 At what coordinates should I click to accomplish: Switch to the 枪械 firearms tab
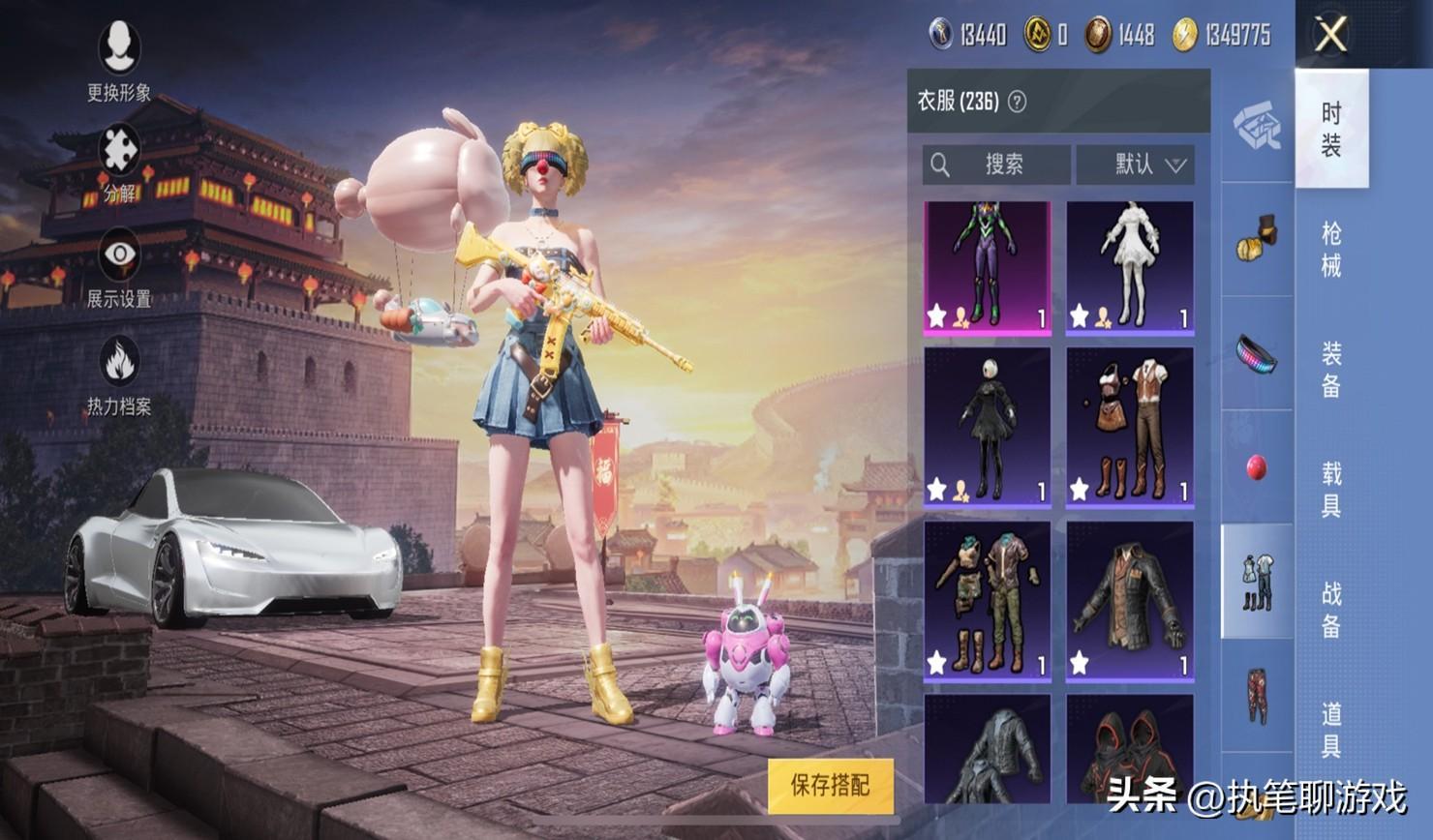(1331, 249)
